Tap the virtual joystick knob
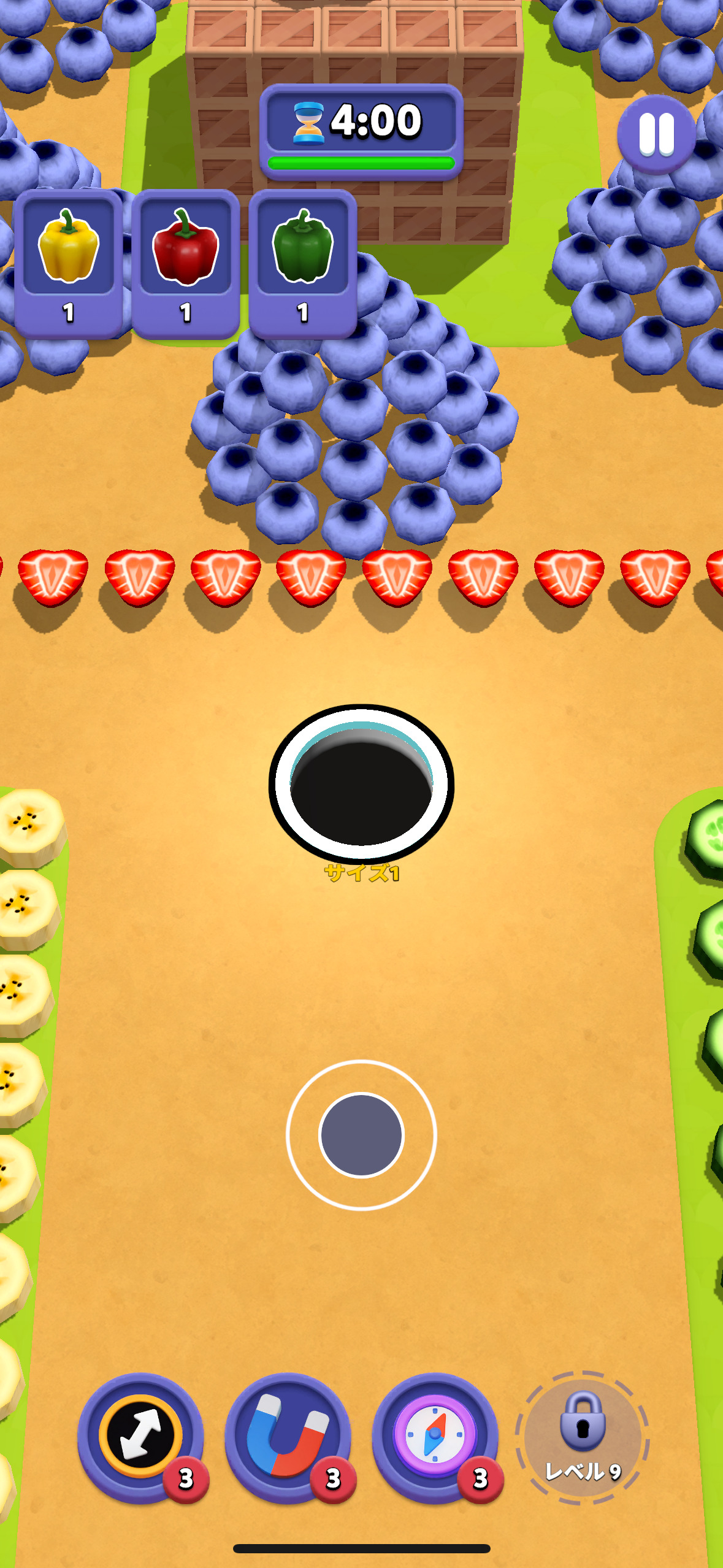This screenshot has width=723, height=1568. click(361, 1134)
